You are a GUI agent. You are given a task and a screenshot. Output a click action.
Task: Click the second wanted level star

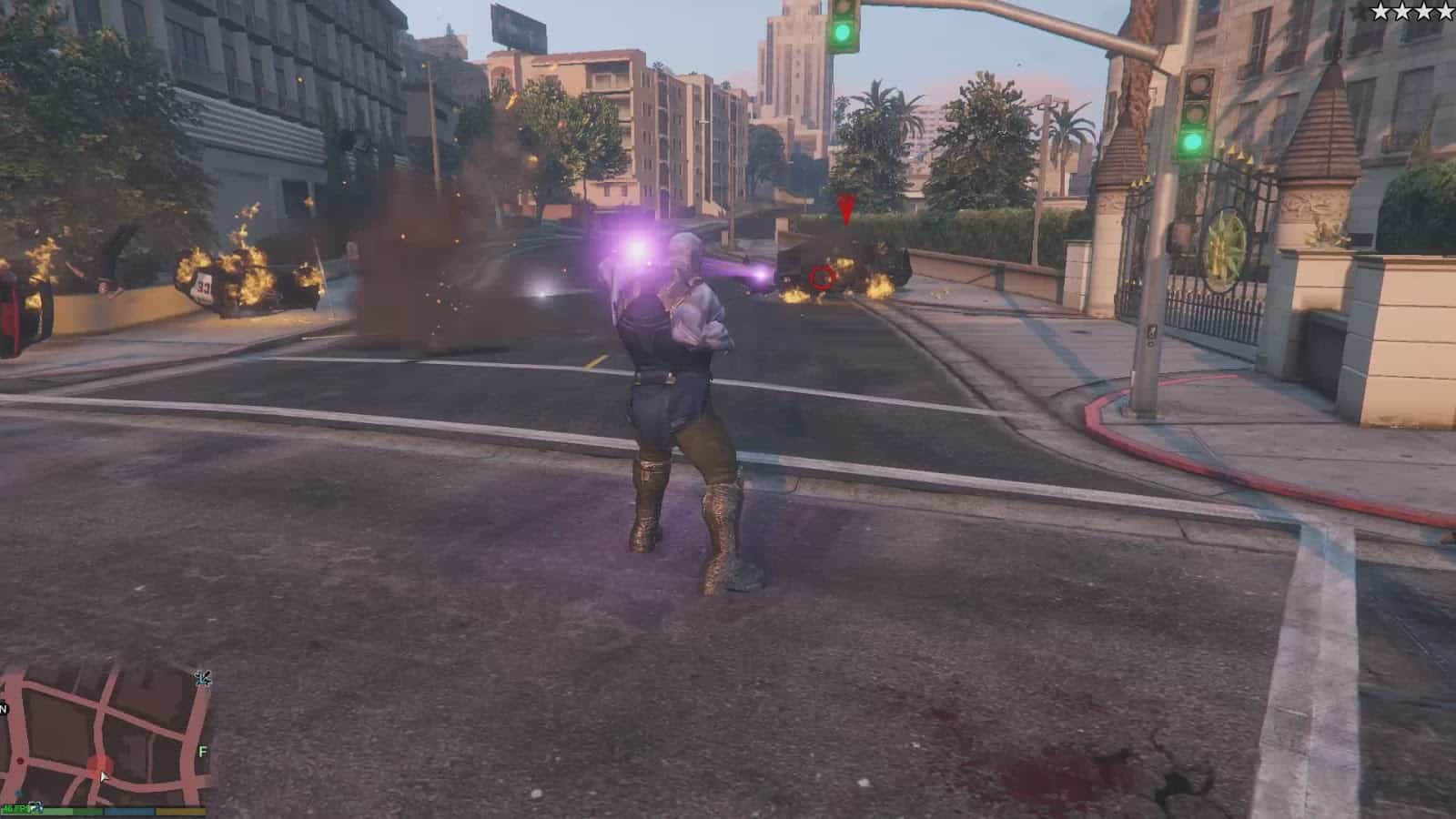[x=1402, y=11]
